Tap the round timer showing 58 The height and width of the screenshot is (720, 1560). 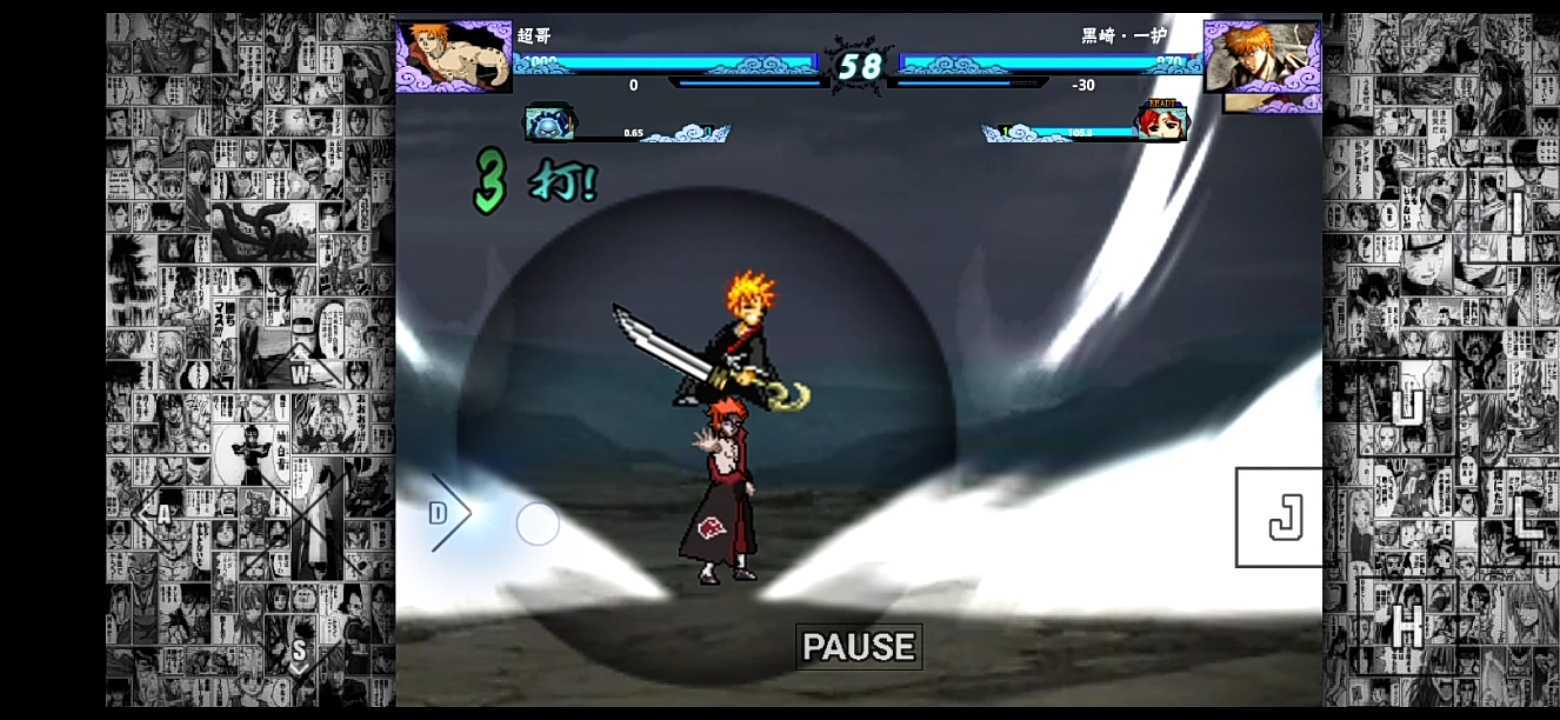tap(862, 67)
